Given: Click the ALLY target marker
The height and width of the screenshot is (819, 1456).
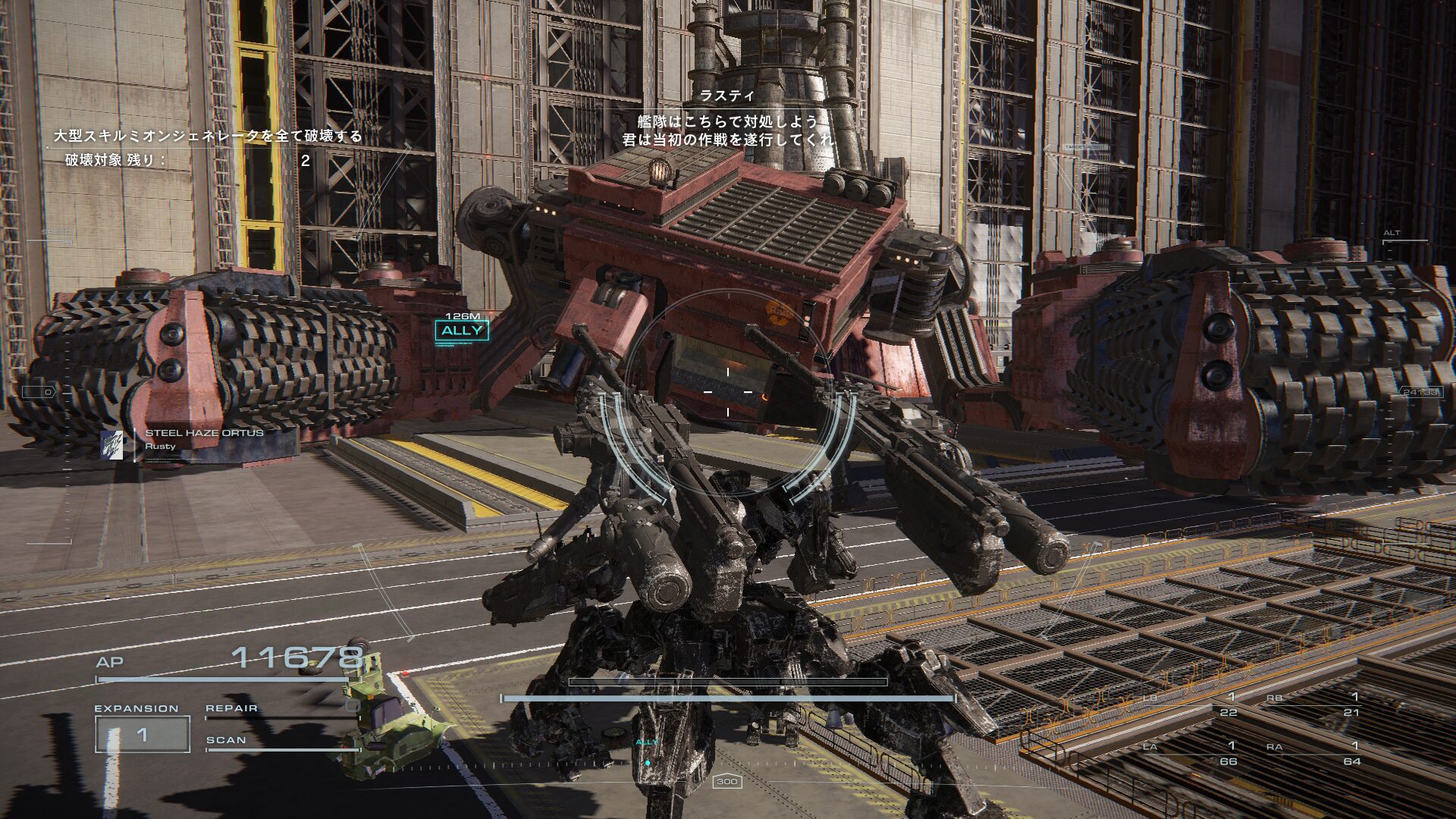Looking at the screenshot, I should (x=461, y=330).
